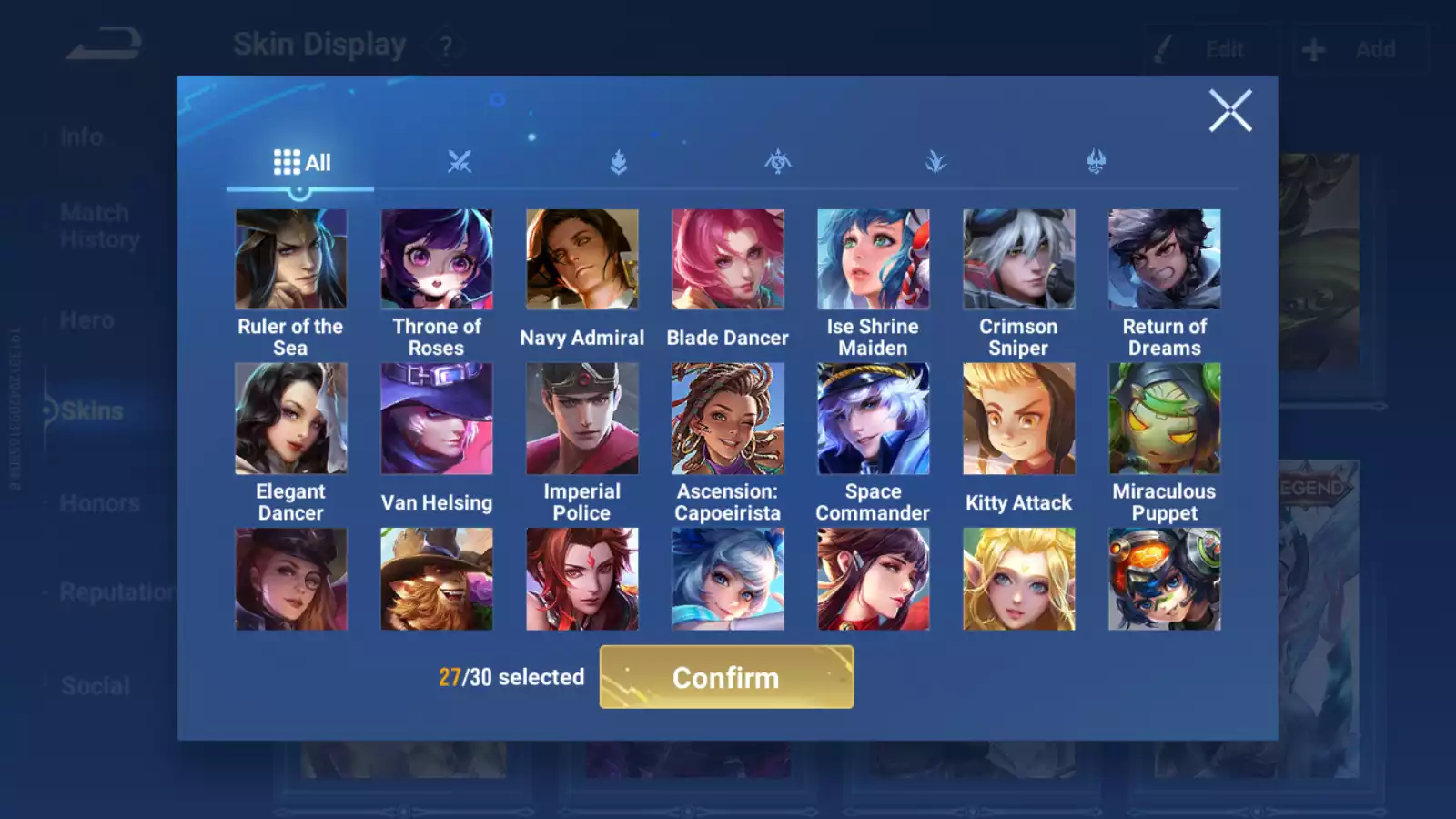This screenshot has height=819, width=1456.
Task: Select the Elegant Dancer skin
Action: coord(290,419)
